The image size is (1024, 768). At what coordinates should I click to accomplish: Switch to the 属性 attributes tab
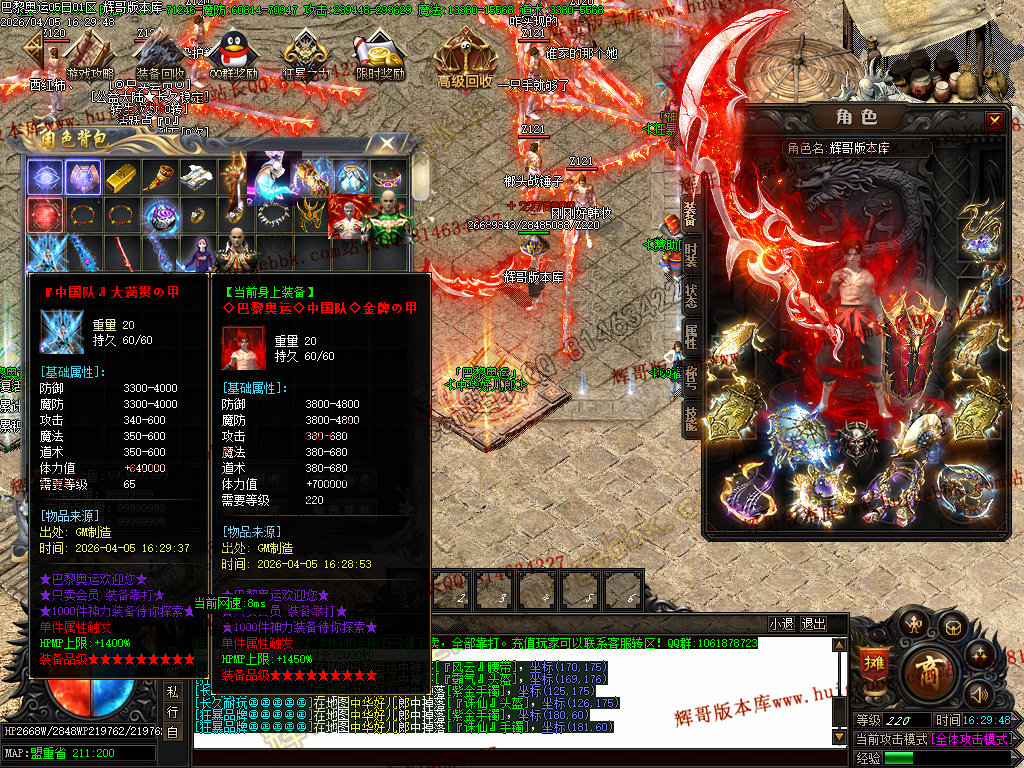(x=690, y=336)
